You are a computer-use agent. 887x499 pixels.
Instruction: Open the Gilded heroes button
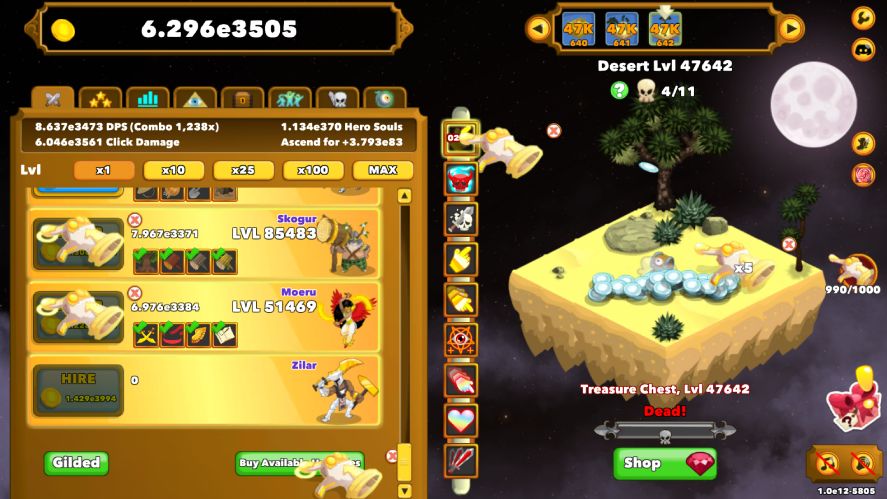click(x=76, y=463)
